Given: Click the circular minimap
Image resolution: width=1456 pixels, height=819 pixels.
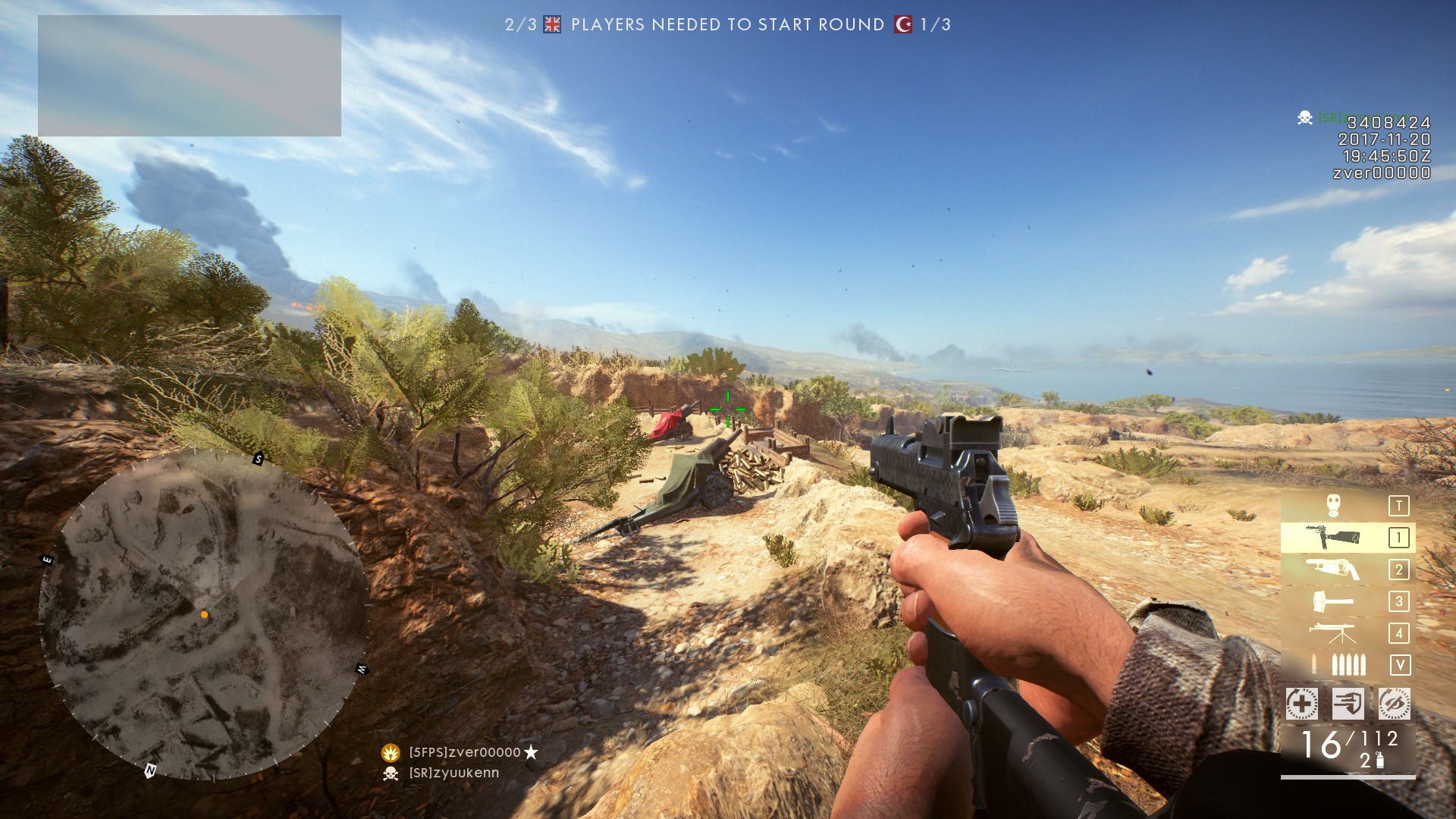Looking at the screenshot, I should tap(203, 614).
